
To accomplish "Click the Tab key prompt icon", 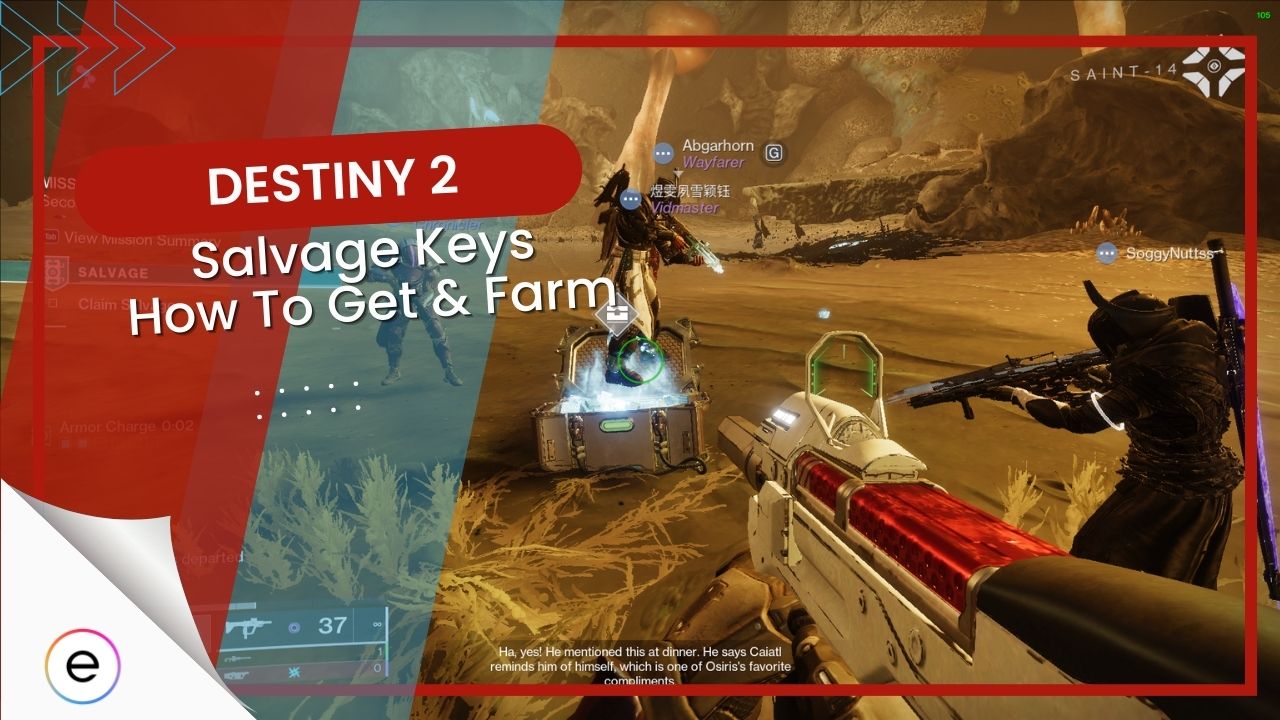I will [51, 234].
